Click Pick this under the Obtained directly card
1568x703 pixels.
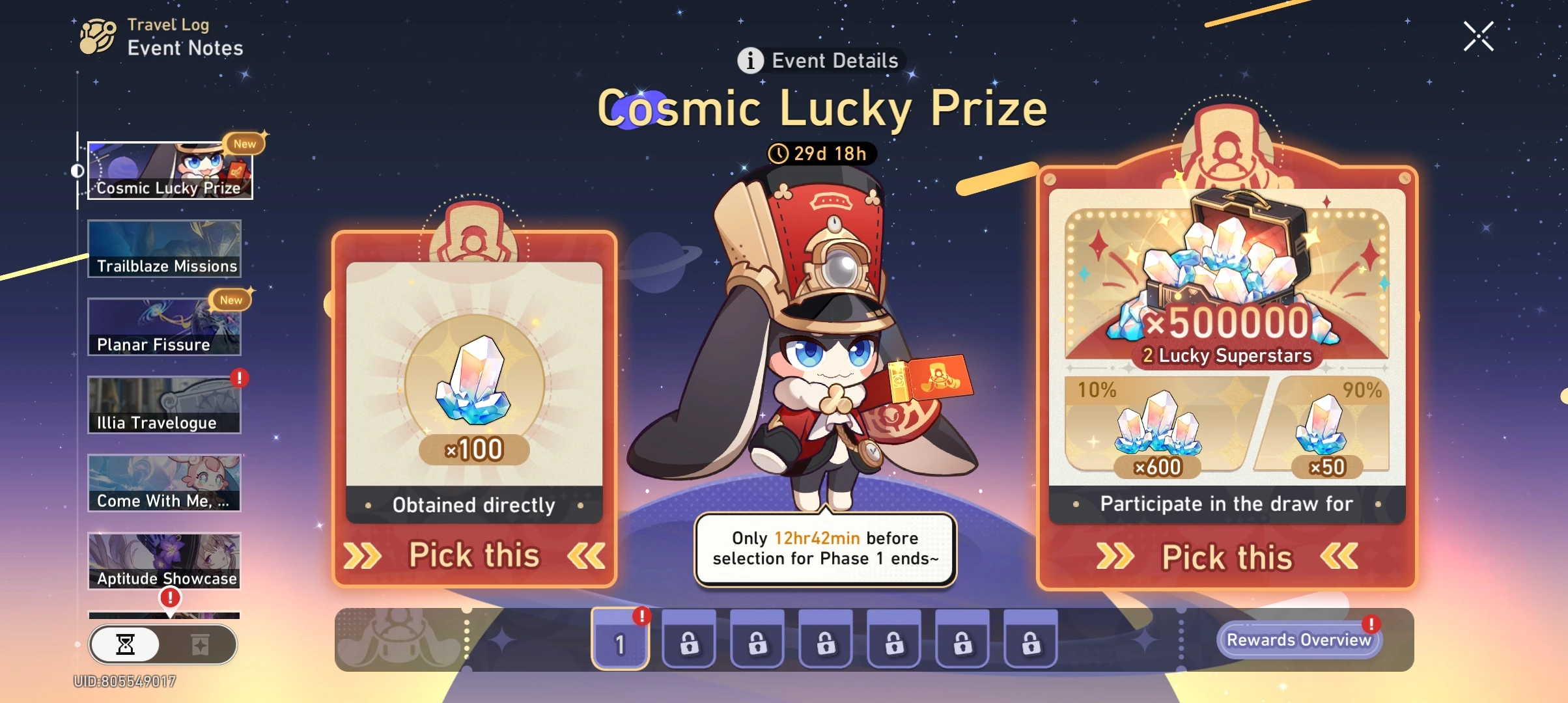point(474,555)
